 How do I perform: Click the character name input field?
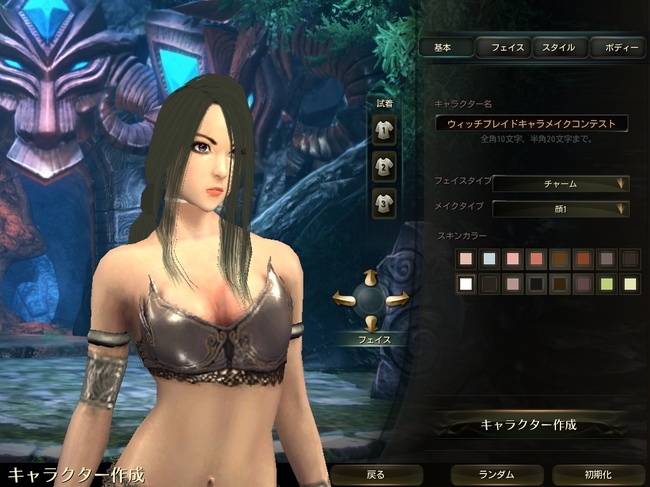point(532,123)
